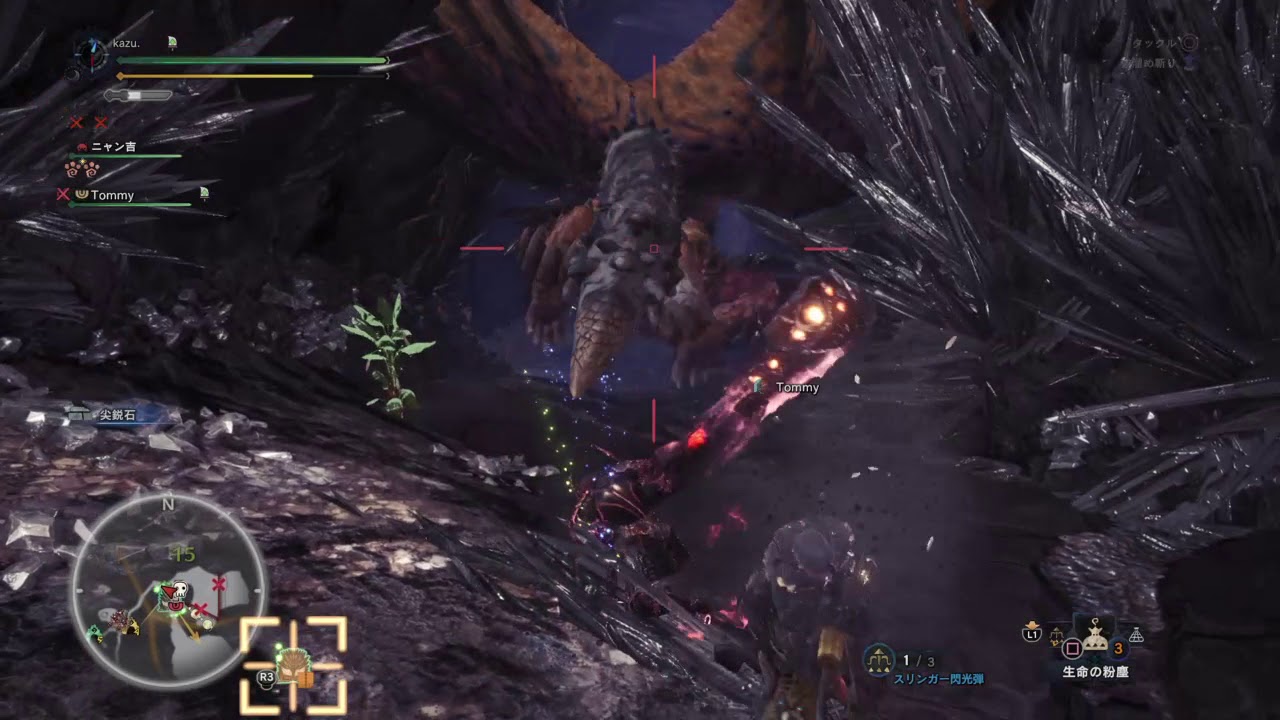Click the trap icon beside the item bar
Viewport: 1280px width, 720px height.
[1137, 634]
